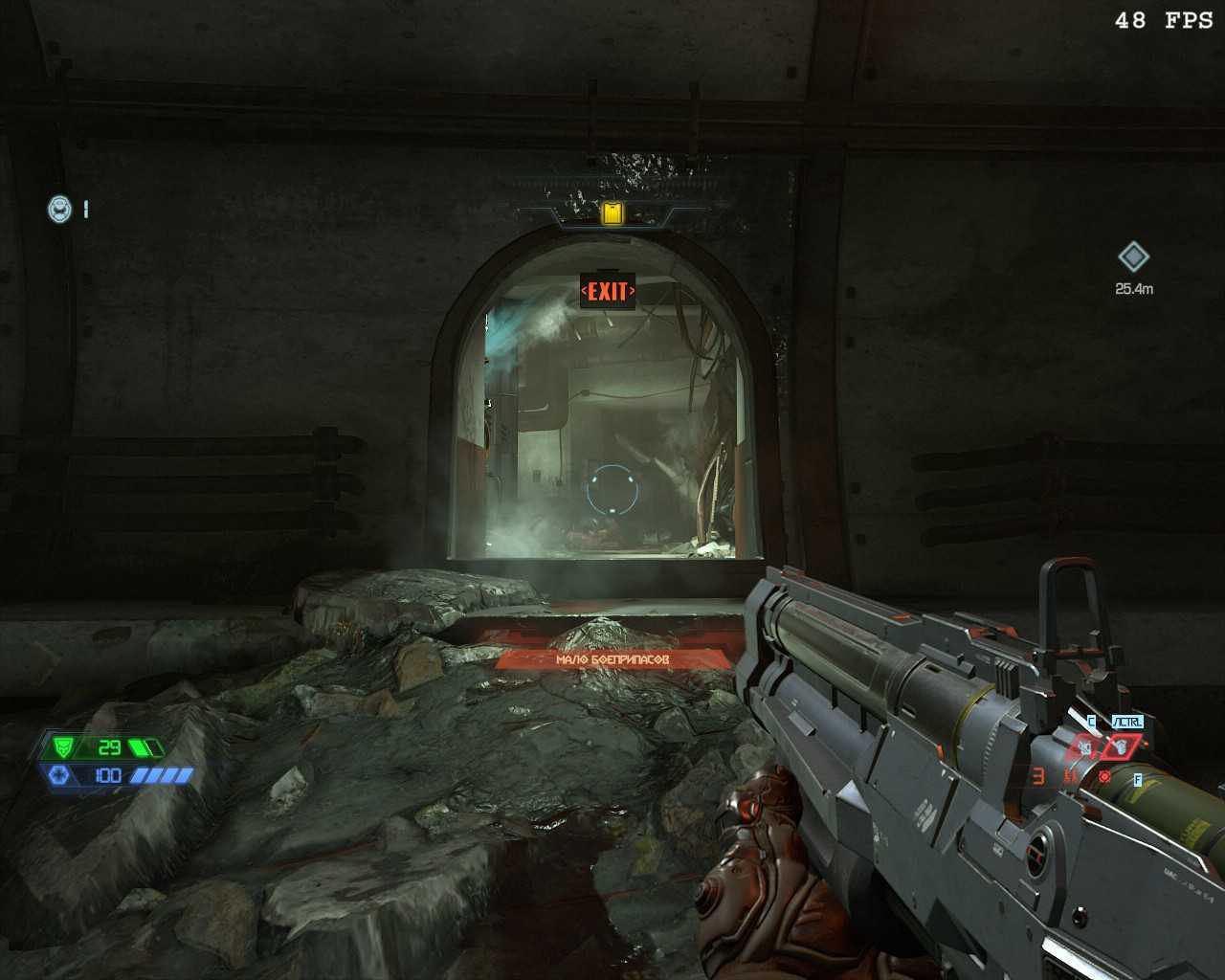This screenshot has height=980, width=1225.
Task: Select the yellow keycard indicator above the door
Action: tap(612, 213)
